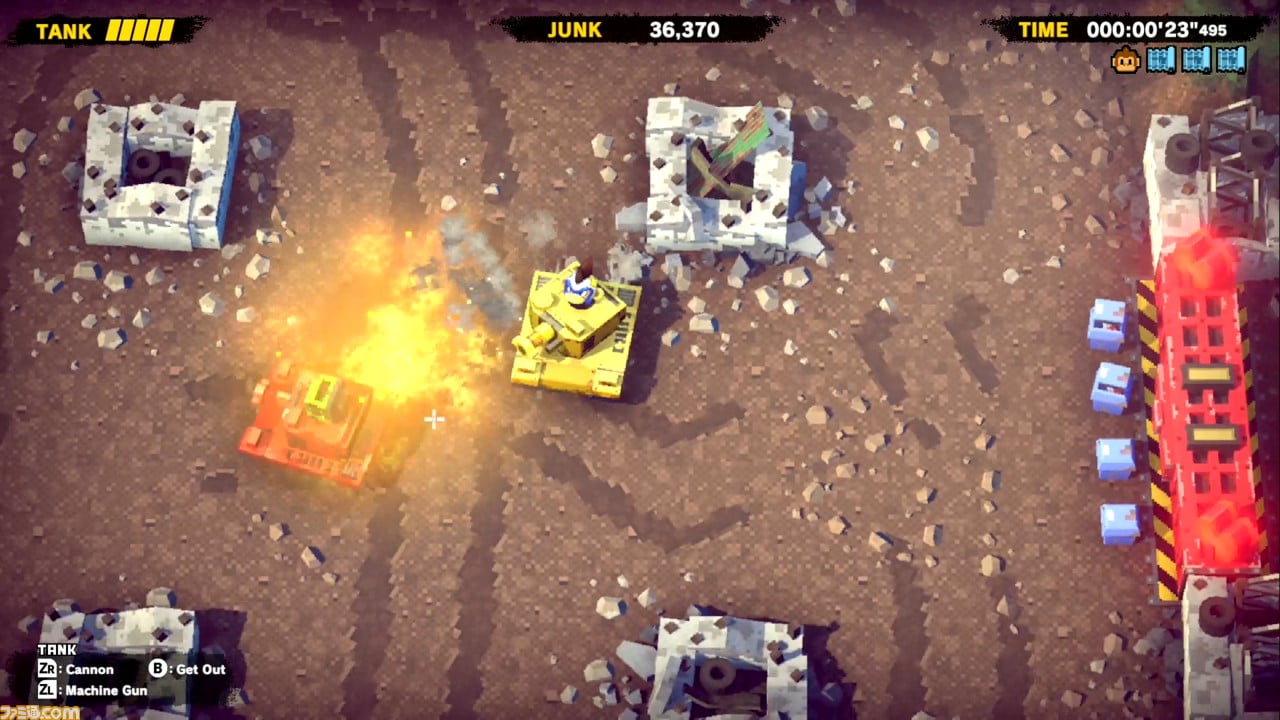This screenshot has height=720, width=1280.
Task: Select the first blueprint scroll icon
Action: coord(1162,58)
